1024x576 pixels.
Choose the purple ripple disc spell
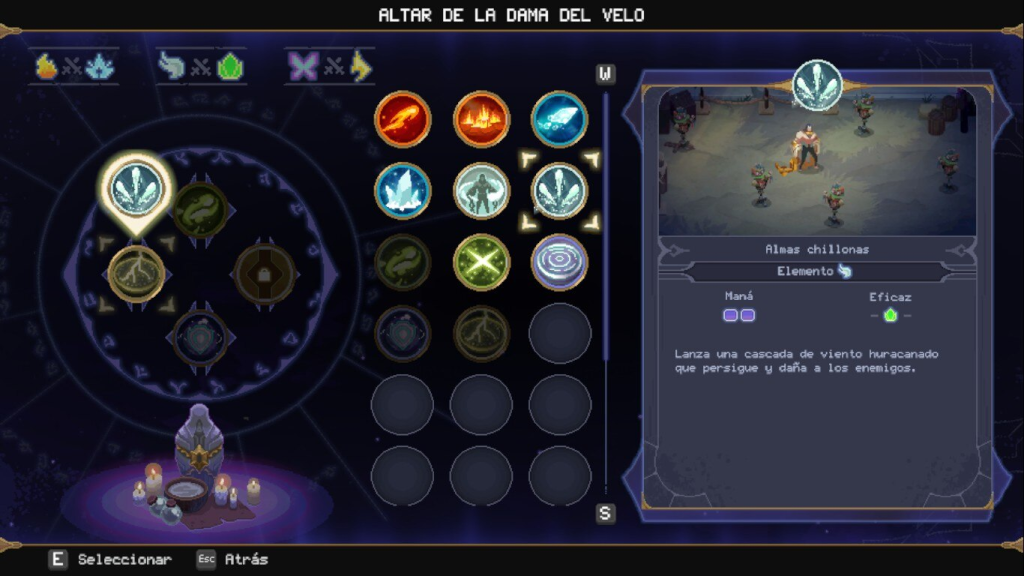click(x=559, y=262)
